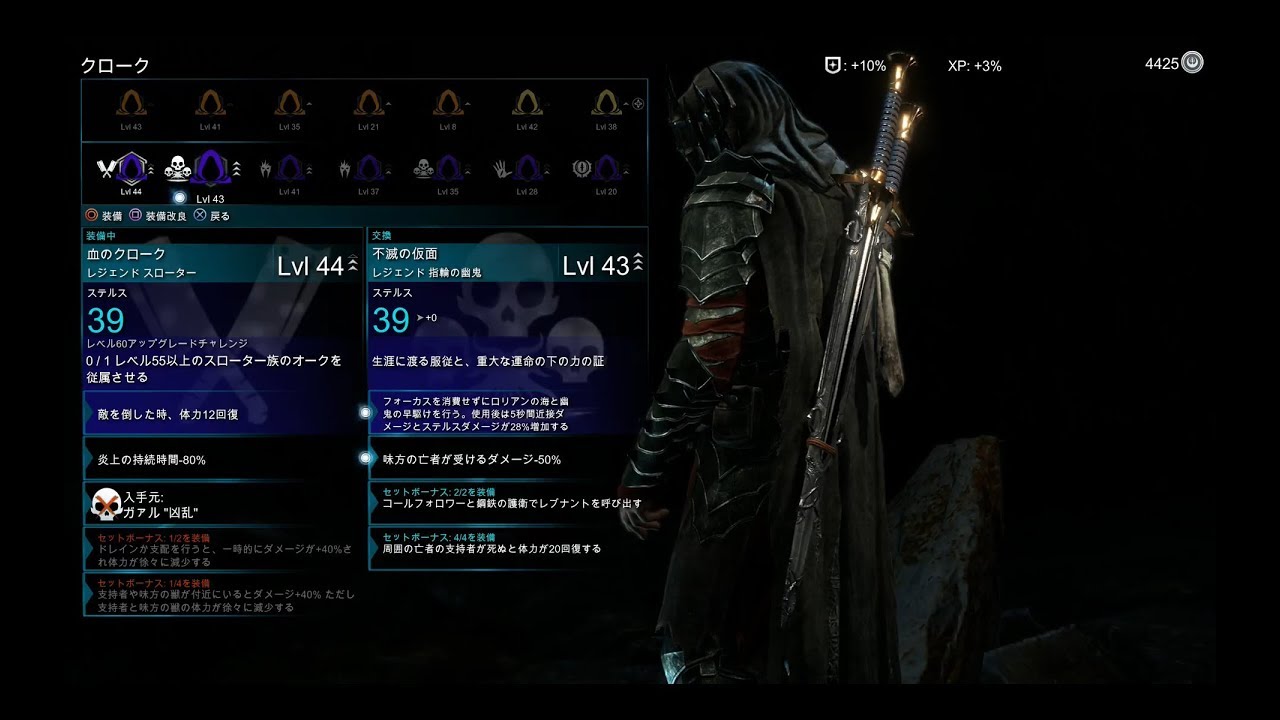Choose the Lvl 28 hand-emblem cloak
Screen dimensions: 1280x720
(x=527, y=168)
